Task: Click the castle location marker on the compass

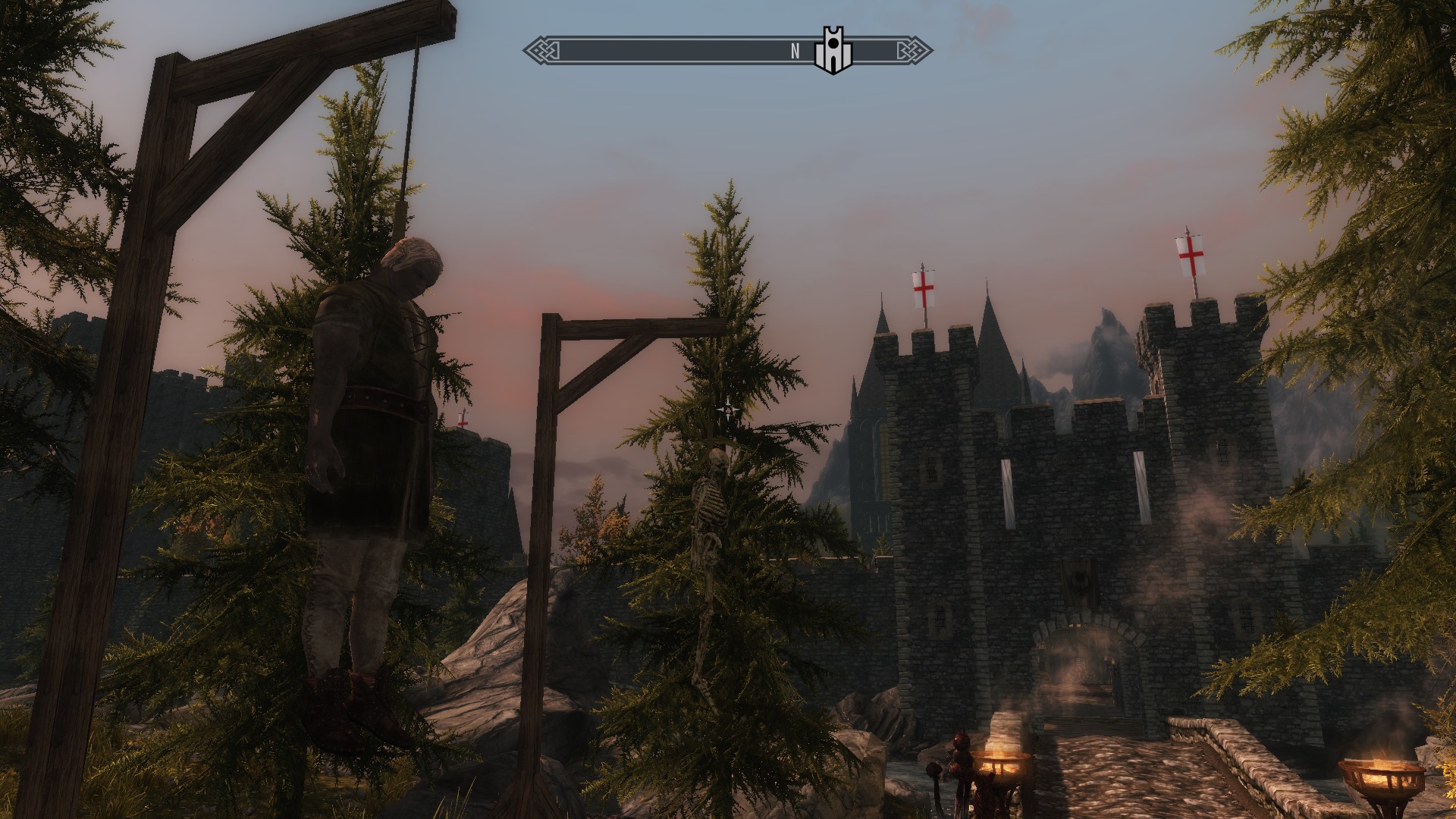Action: tap(833, 52)
